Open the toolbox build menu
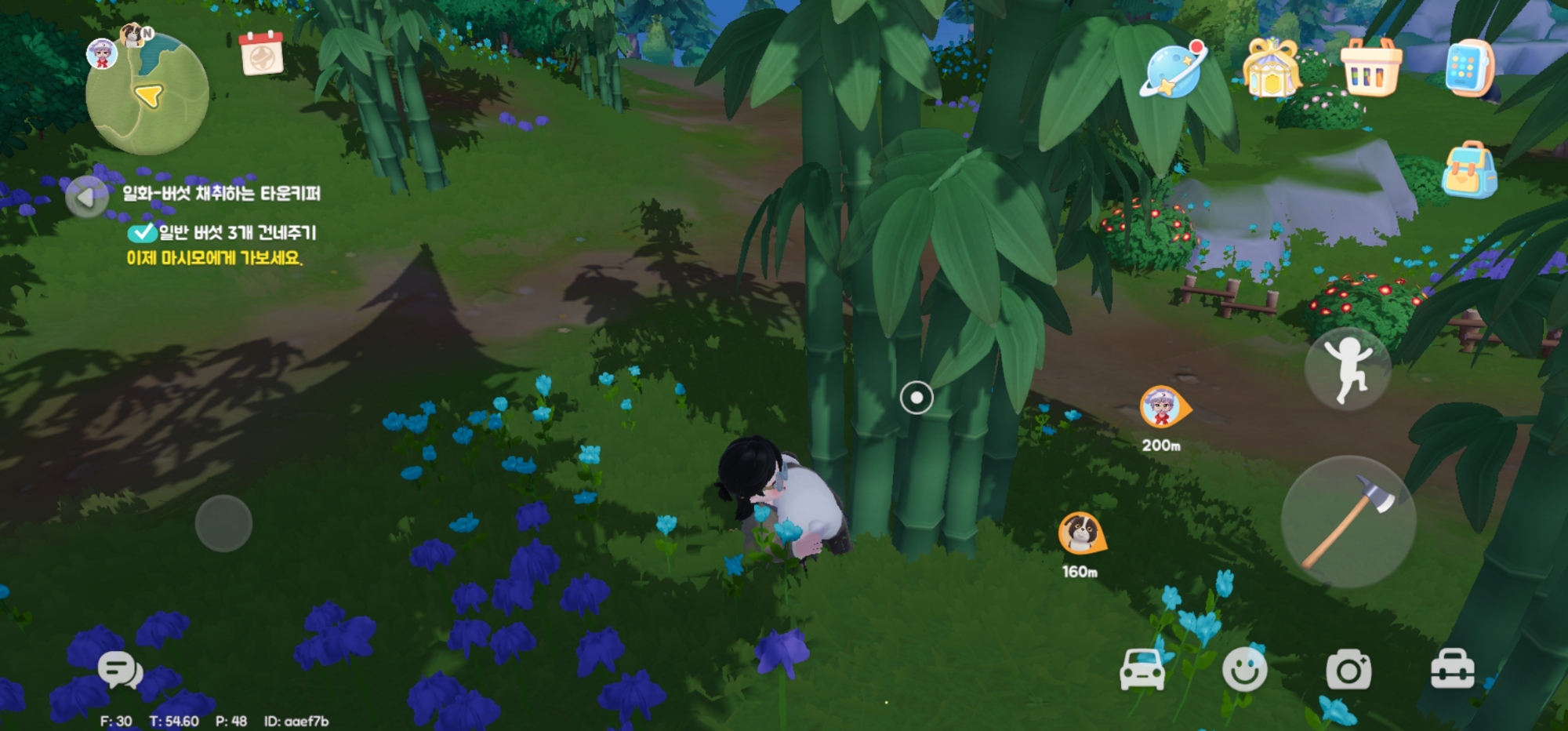The height and width of the screenshot is (731, 1568). pos(1452,671)
